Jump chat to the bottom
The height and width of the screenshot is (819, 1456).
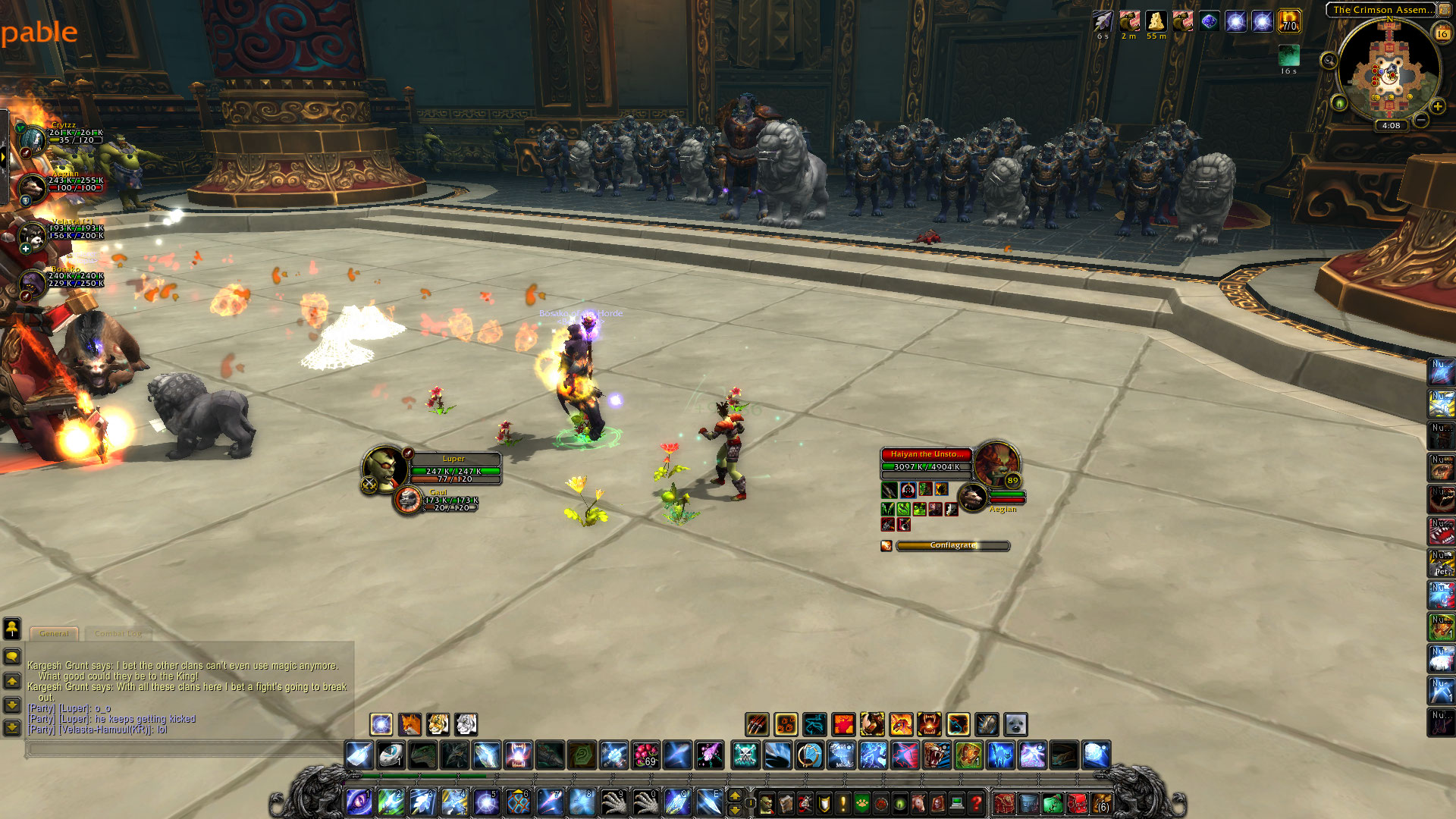[x=12, y=728]
